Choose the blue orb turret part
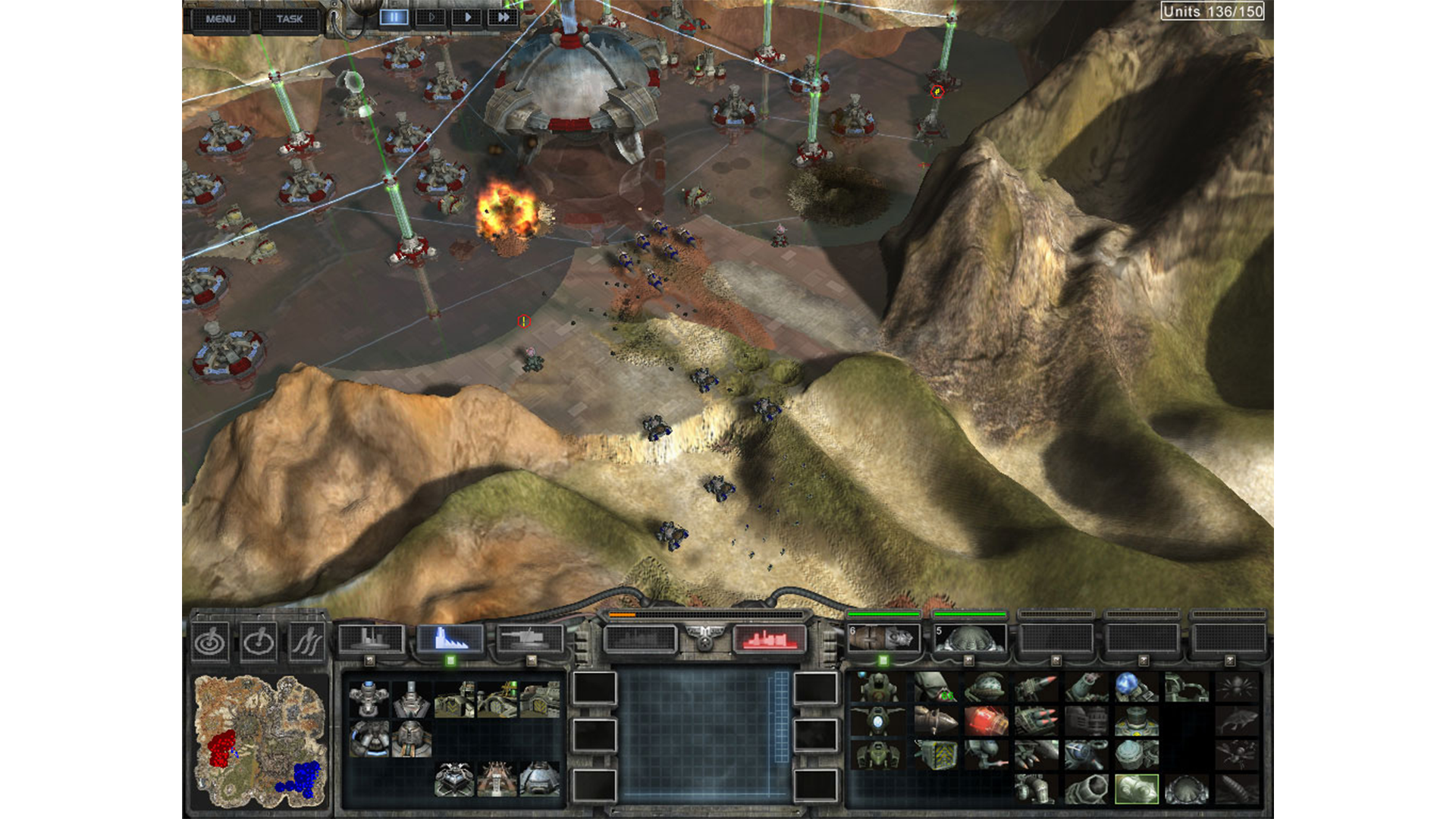This screenshot has height=819, width=1456. pyautogui.click(x=1135, y=687)
